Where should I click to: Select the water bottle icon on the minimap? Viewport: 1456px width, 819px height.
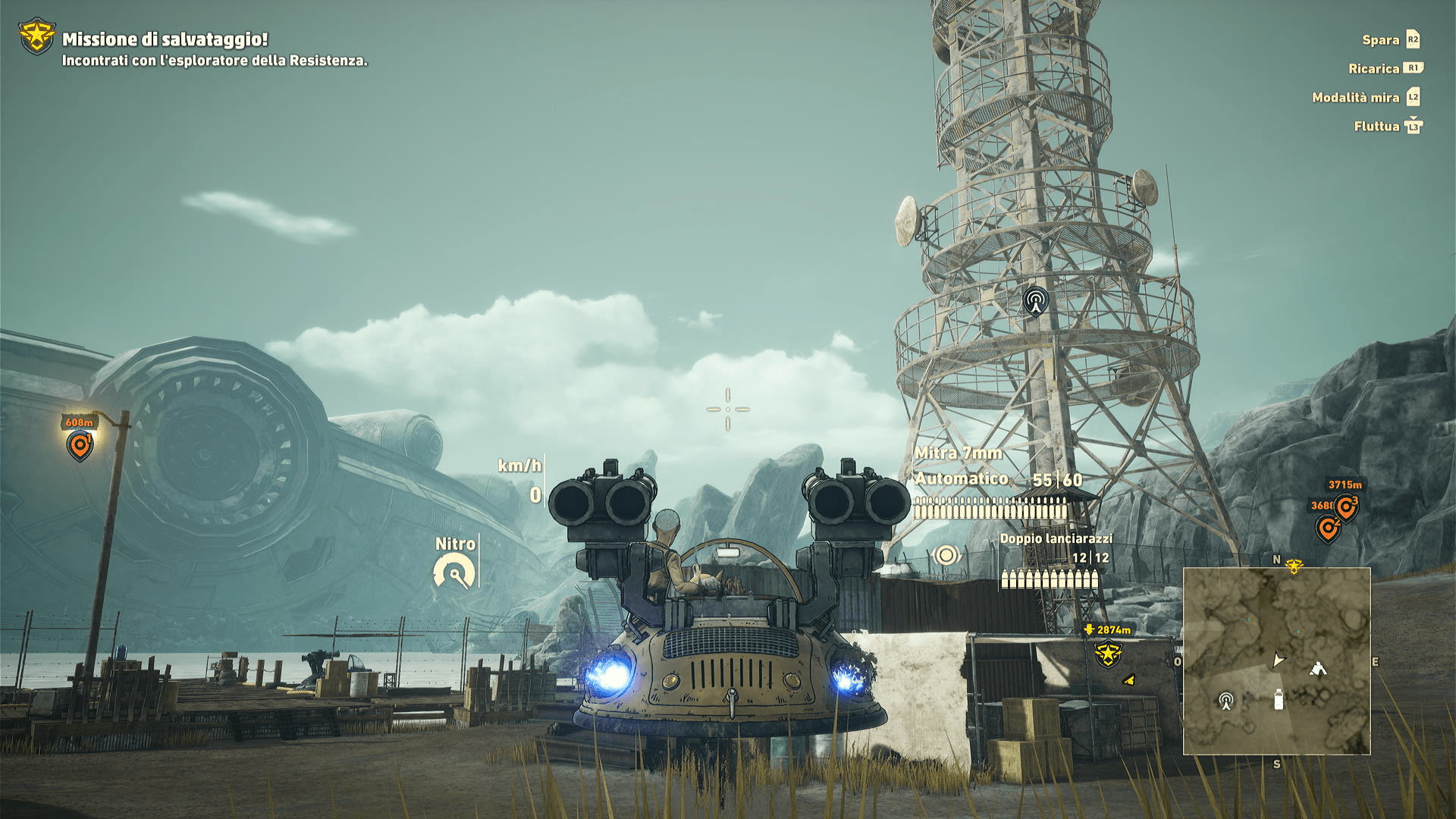pyautogui.click(x=1279, y=699)
